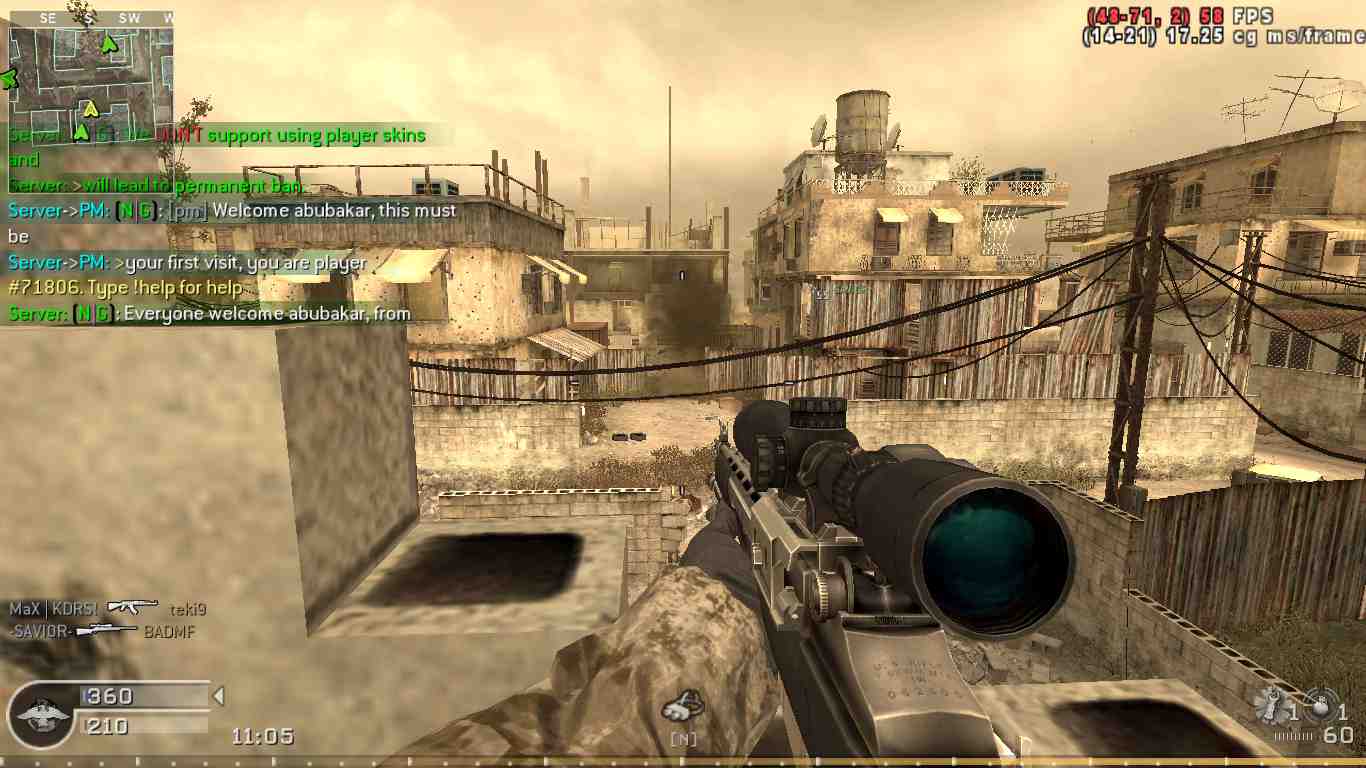Select the SW compass heading label
The image size is (1366, 768).
pyautogui.click(x=131, y=16)
